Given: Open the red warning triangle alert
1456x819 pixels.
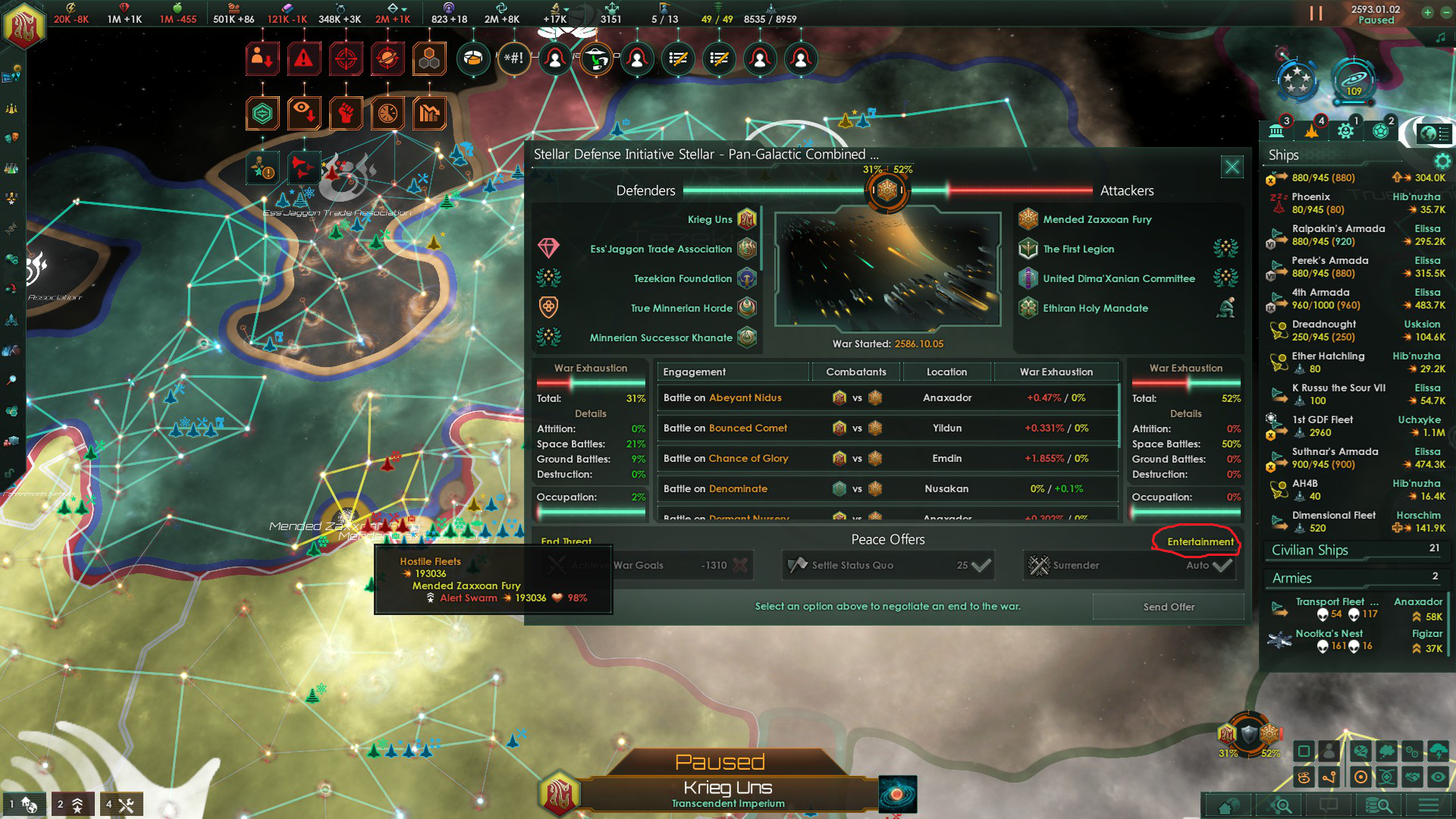Looking at the screenshot, I should (x=303, y=58).
